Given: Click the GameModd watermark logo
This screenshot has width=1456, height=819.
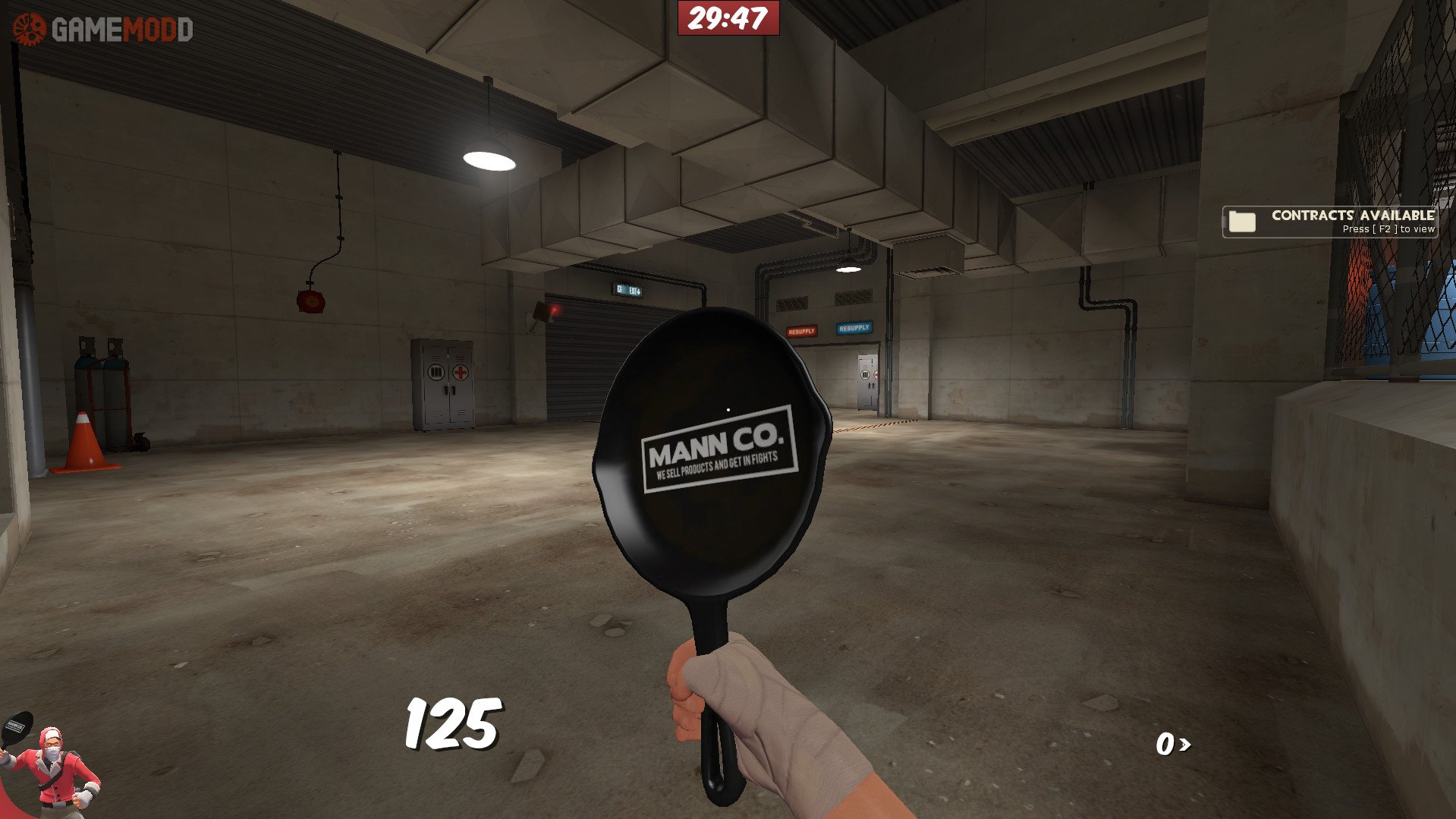Looking at the screenshot, I should 103,30.
